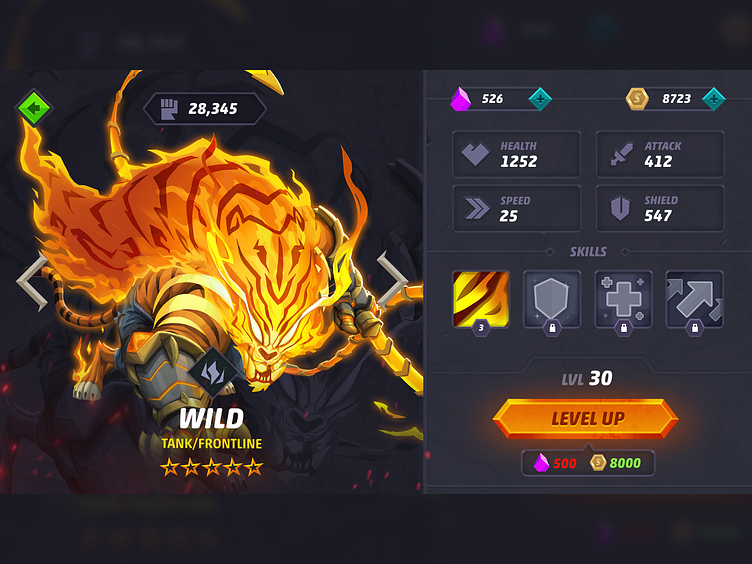Click the green back arrow button

[33, 106]
